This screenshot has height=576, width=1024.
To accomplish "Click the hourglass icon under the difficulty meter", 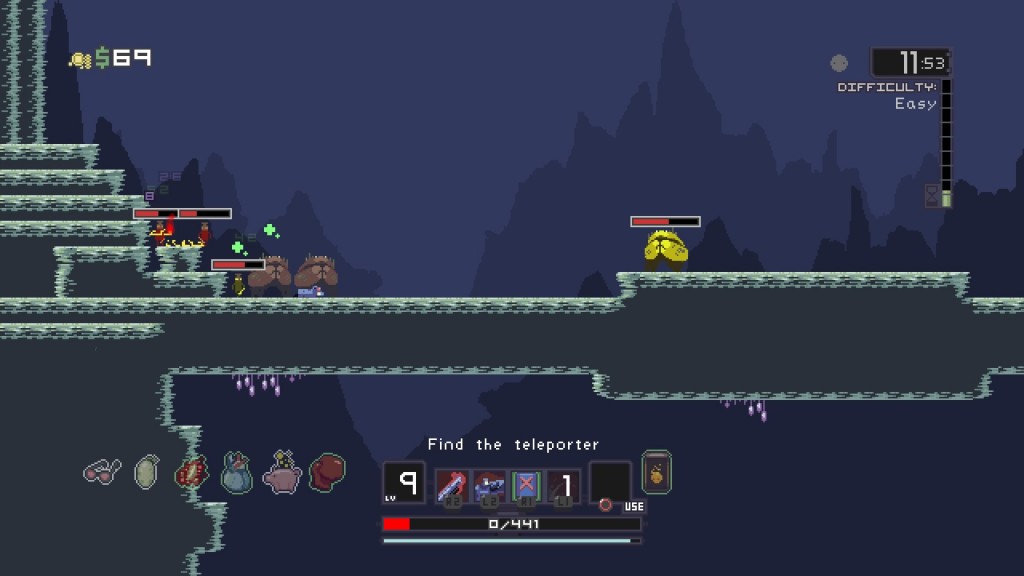I will pyautogui.click(x=933, y=195).
